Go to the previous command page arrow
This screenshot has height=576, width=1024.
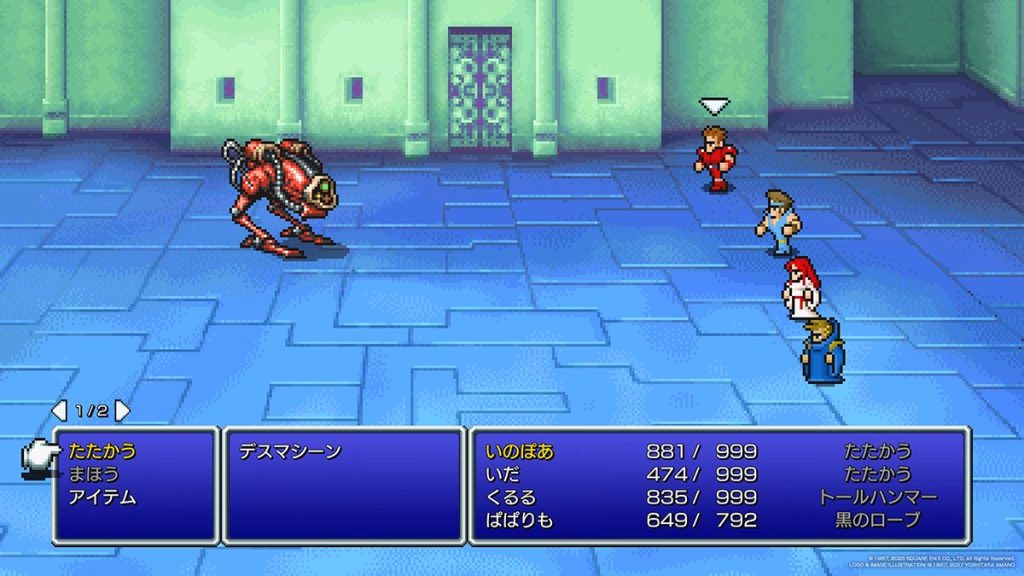(59, 411)
